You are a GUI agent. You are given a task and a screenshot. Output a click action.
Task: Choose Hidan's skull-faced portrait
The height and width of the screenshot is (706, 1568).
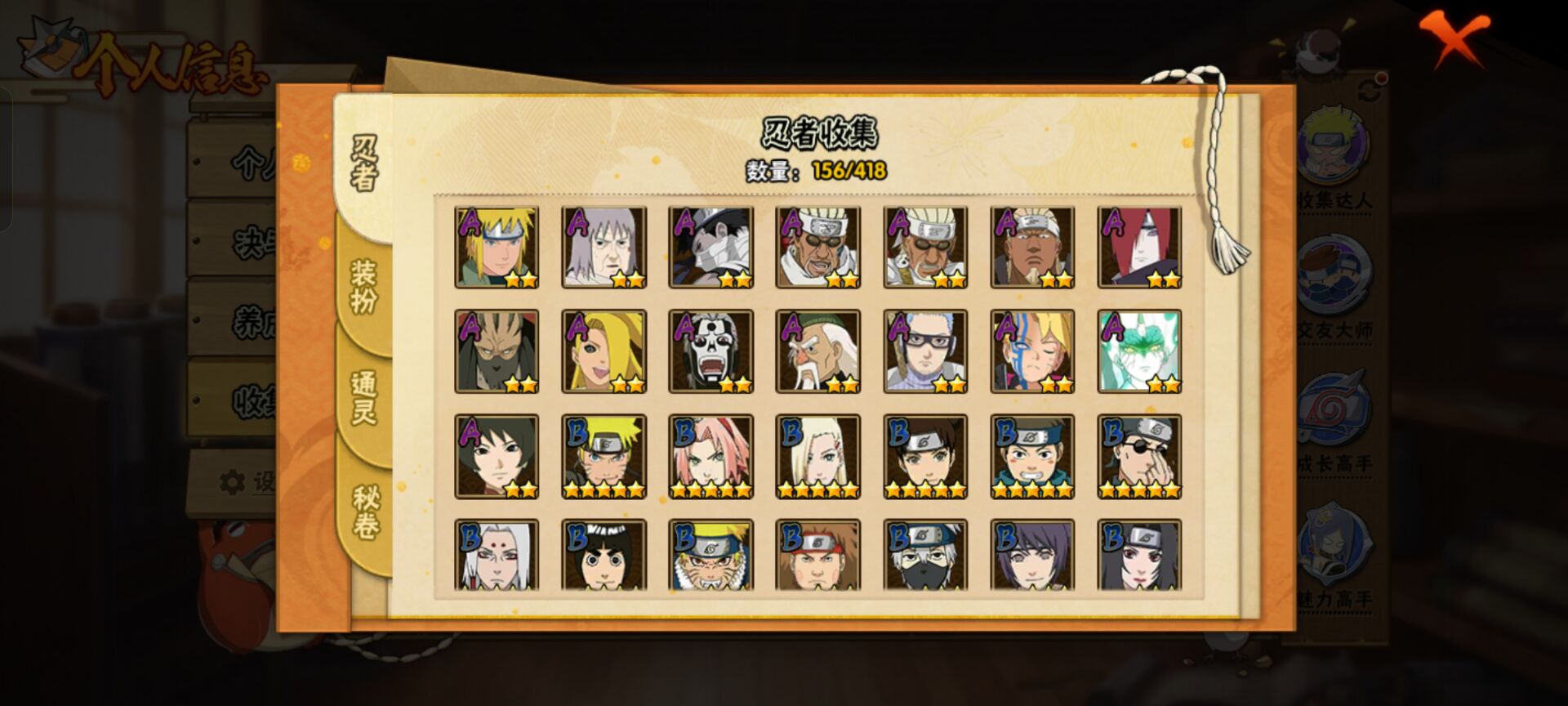[710, 351]
